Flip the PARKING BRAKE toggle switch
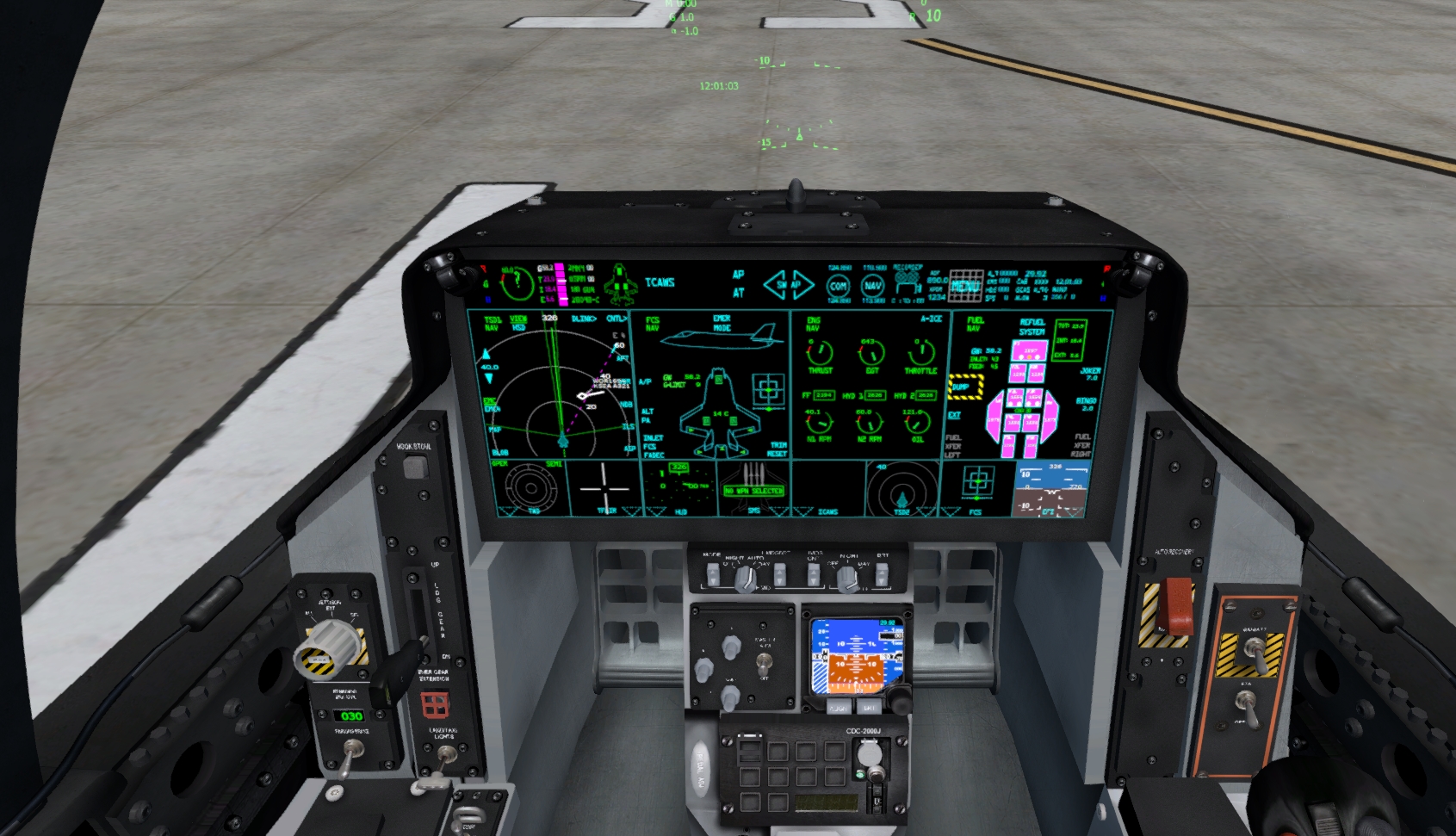The image size is (1456, 836). 352,751
